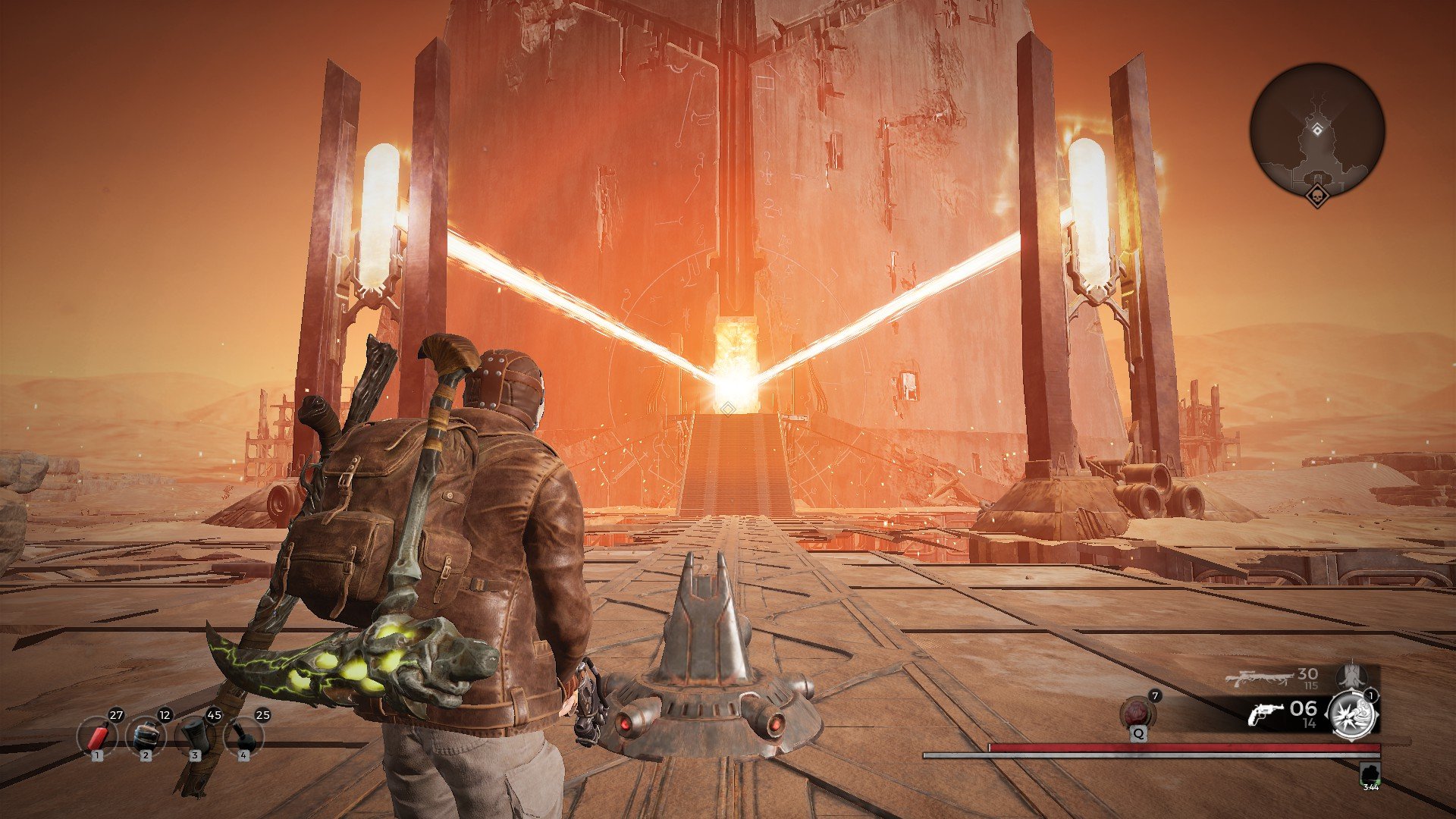Image resolution: width=1456 pixels, height=819 pixels.
Task: Select the red canister quick slot
Action: point(96,736)
